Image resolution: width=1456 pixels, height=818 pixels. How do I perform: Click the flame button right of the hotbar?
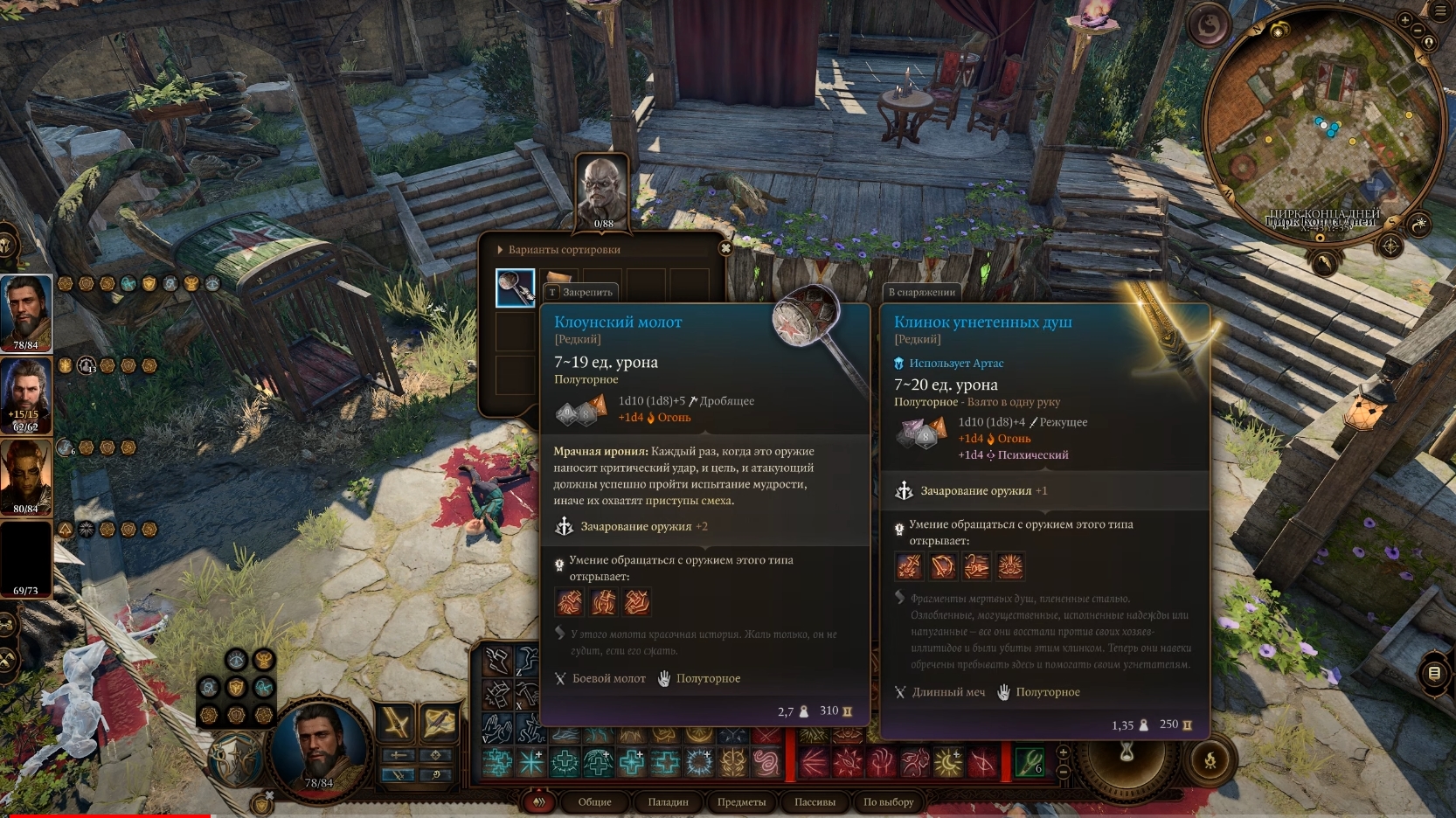(1210, 760)
